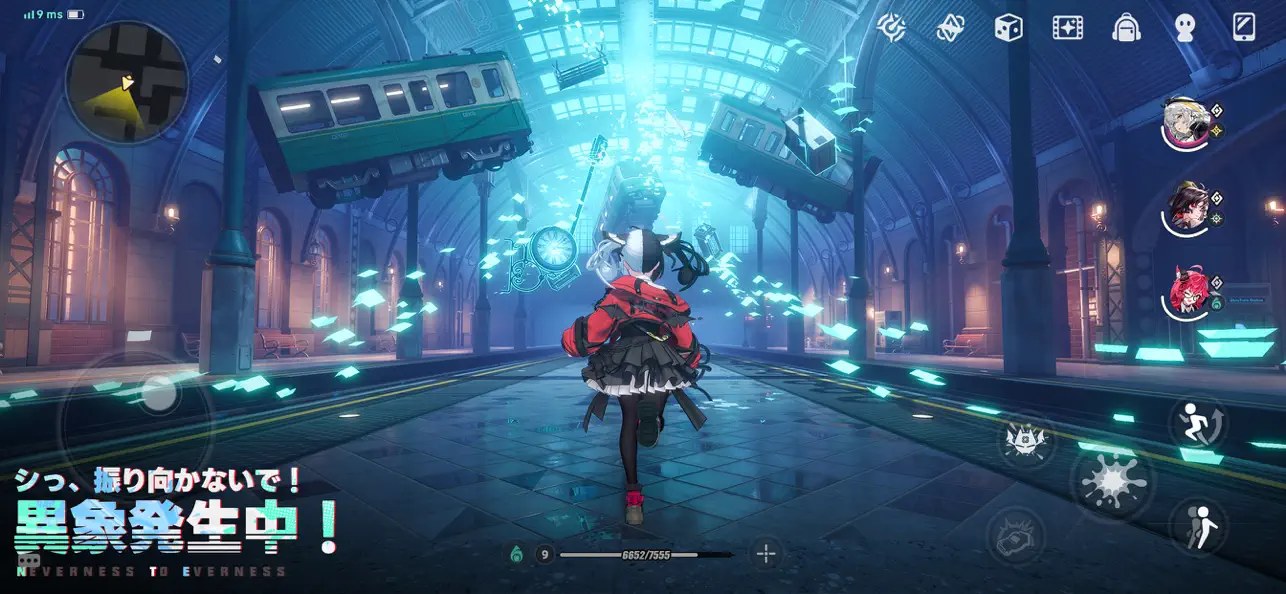The width and height of the screenshot is (1286, 594).
Task: Open the film strip sparkle icon
Action: (1067, 27)
